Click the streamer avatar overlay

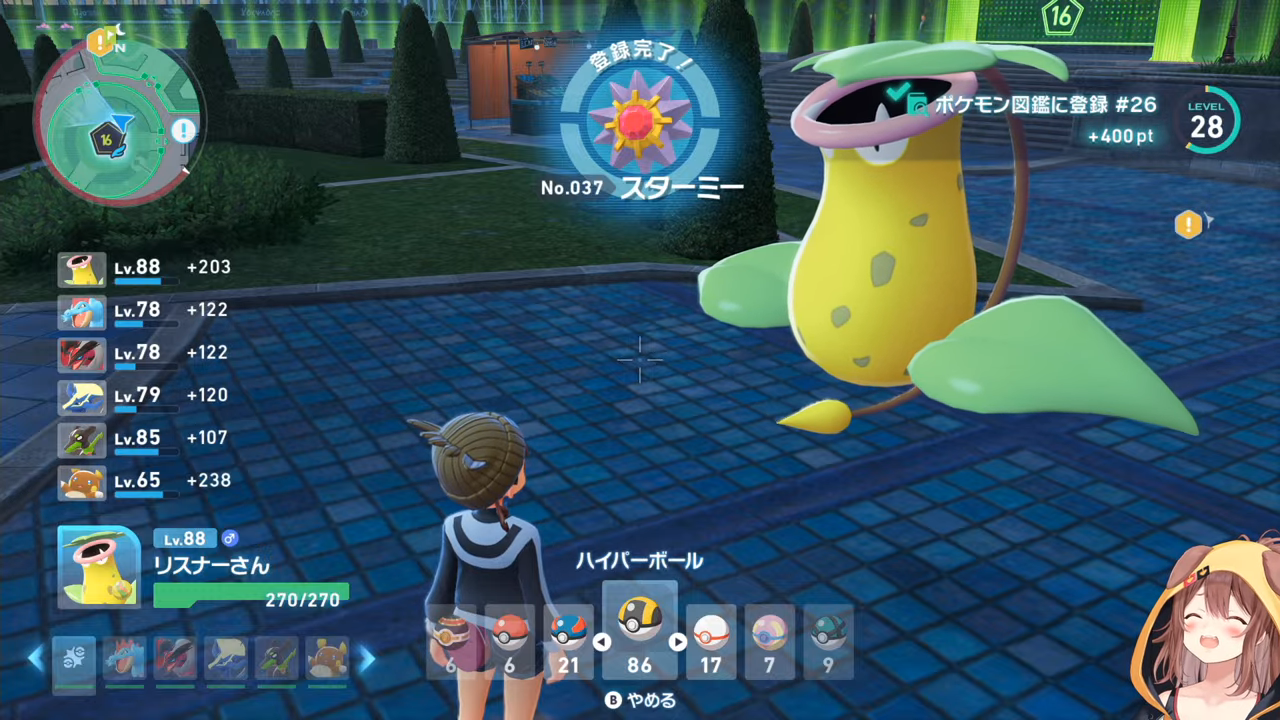pyautogui.click(x=1210, y=630)
